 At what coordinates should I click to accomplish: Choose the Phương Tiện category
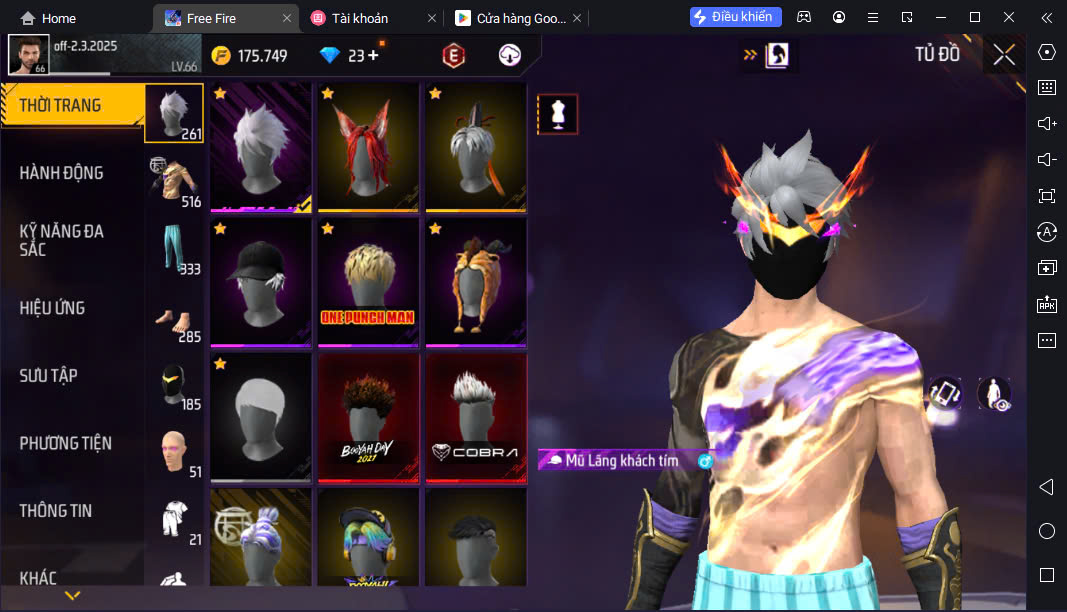65,443
